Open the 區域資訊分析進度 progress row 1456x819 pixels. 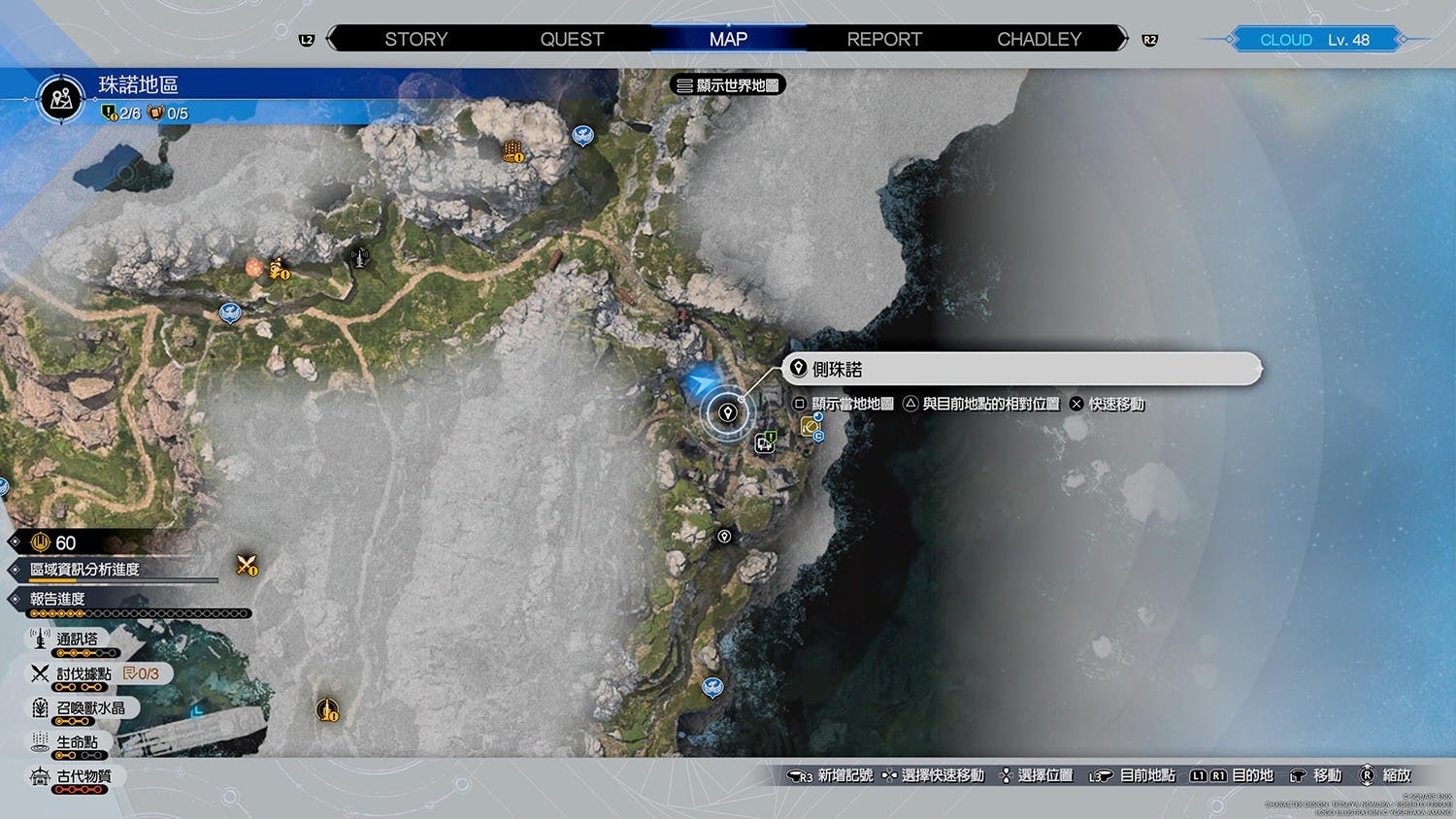click(x=85, y=570)
